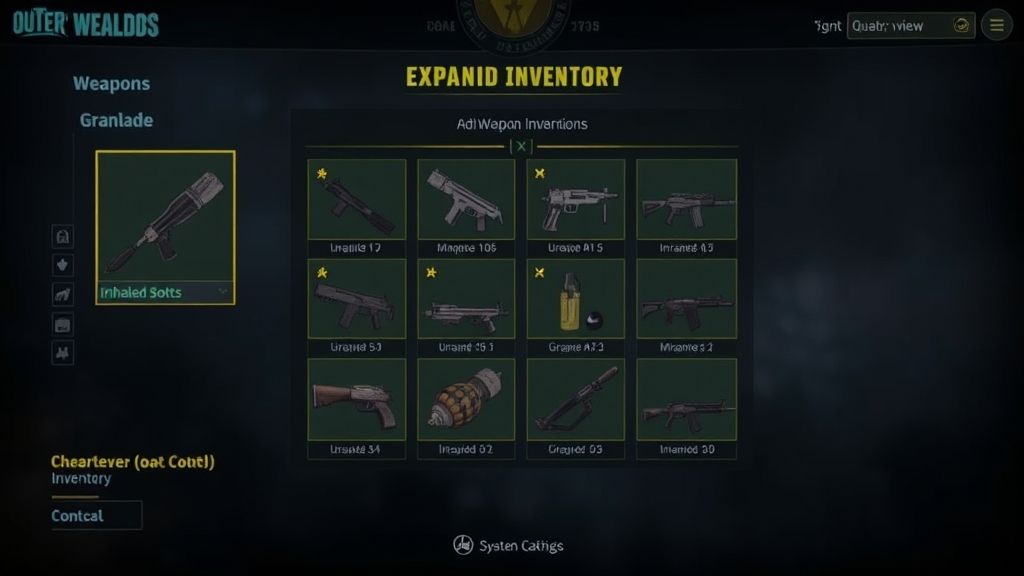Choose the starred weapon labeled 53

pos(357,299)
